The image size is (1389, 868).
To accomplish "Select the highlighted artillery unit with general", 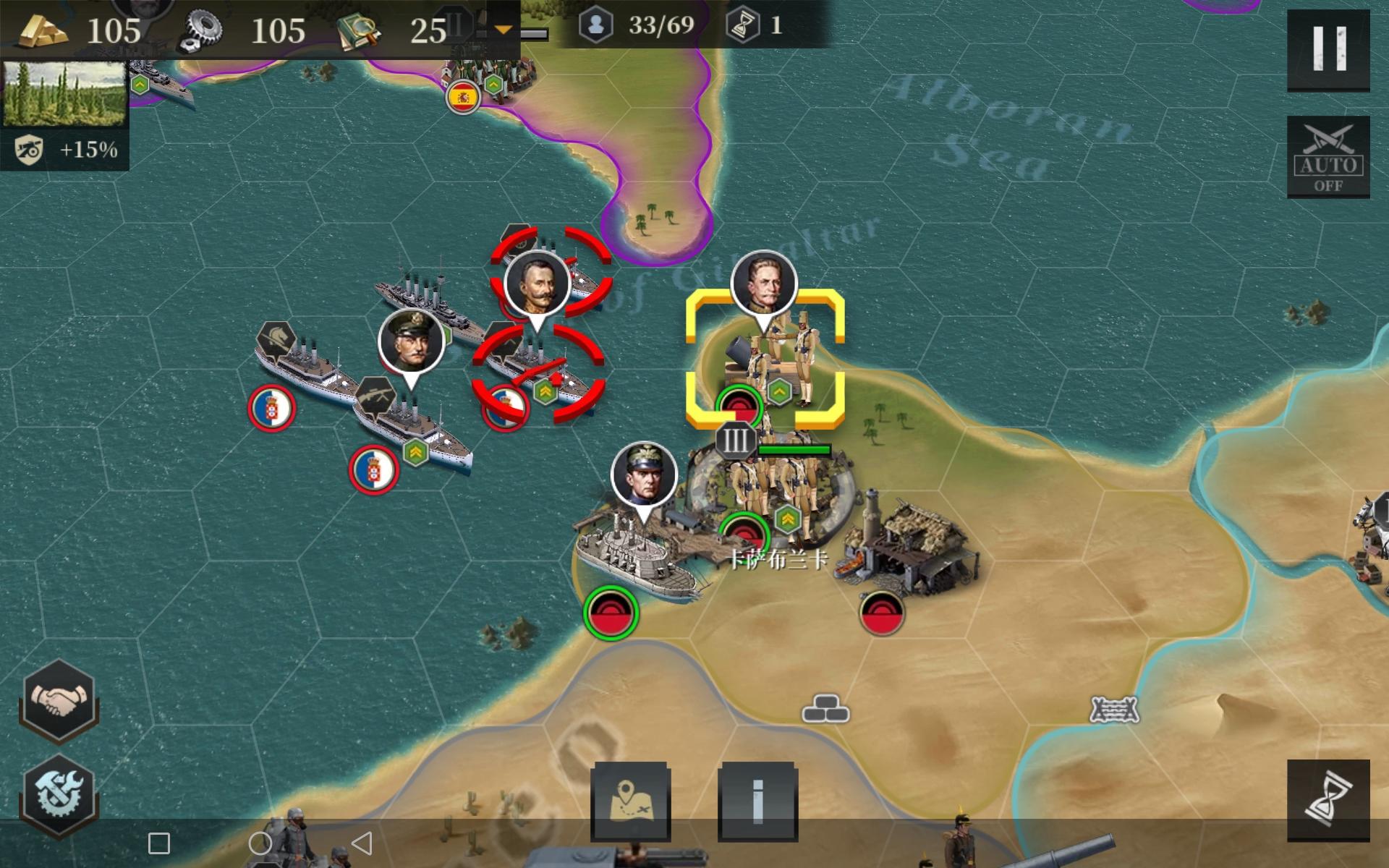I will pyautogui.click(x=765, y=358).
